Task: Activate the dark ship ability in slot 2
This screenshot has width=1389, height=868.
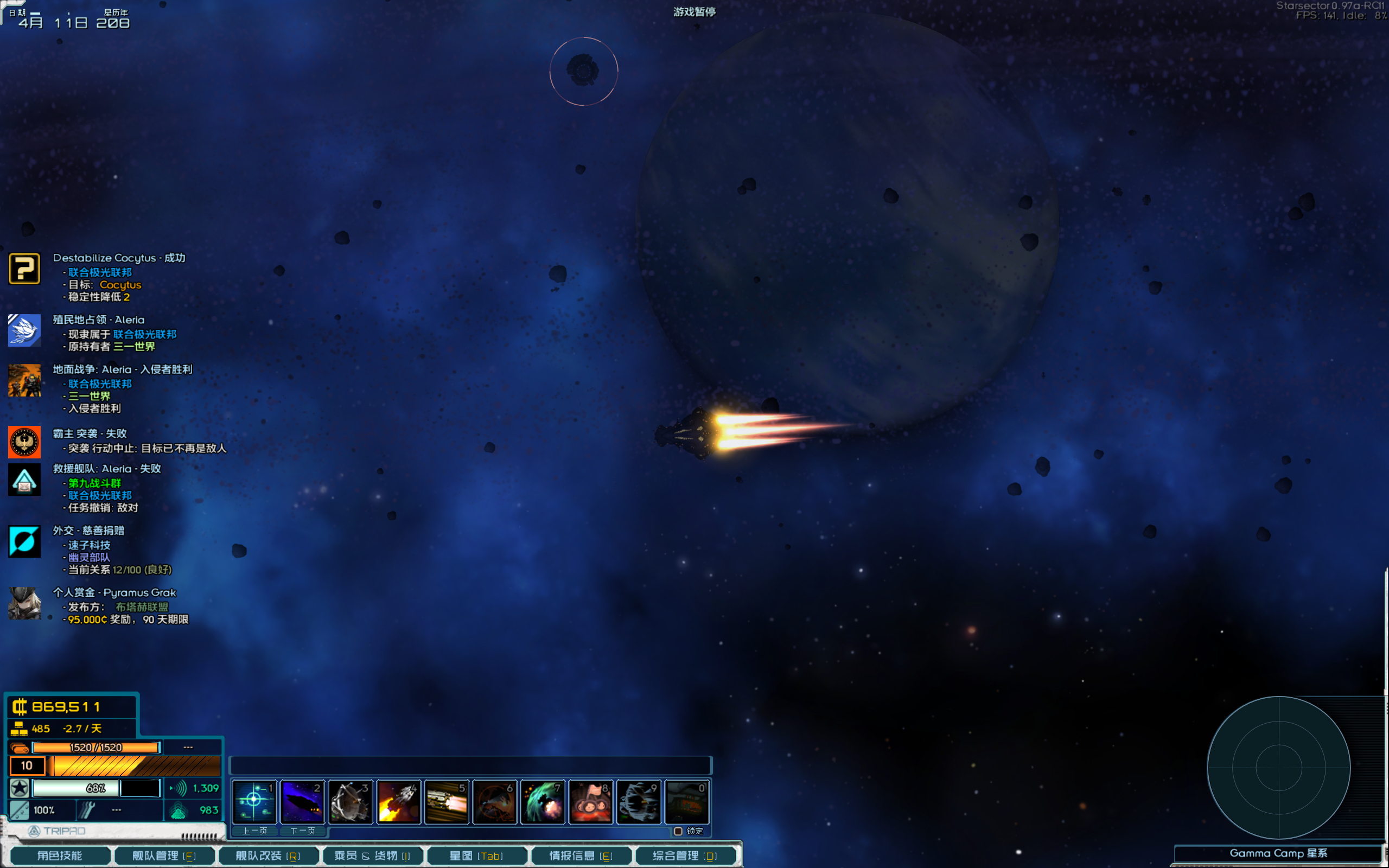Action: pyautogui.click(x=302, y=801)
